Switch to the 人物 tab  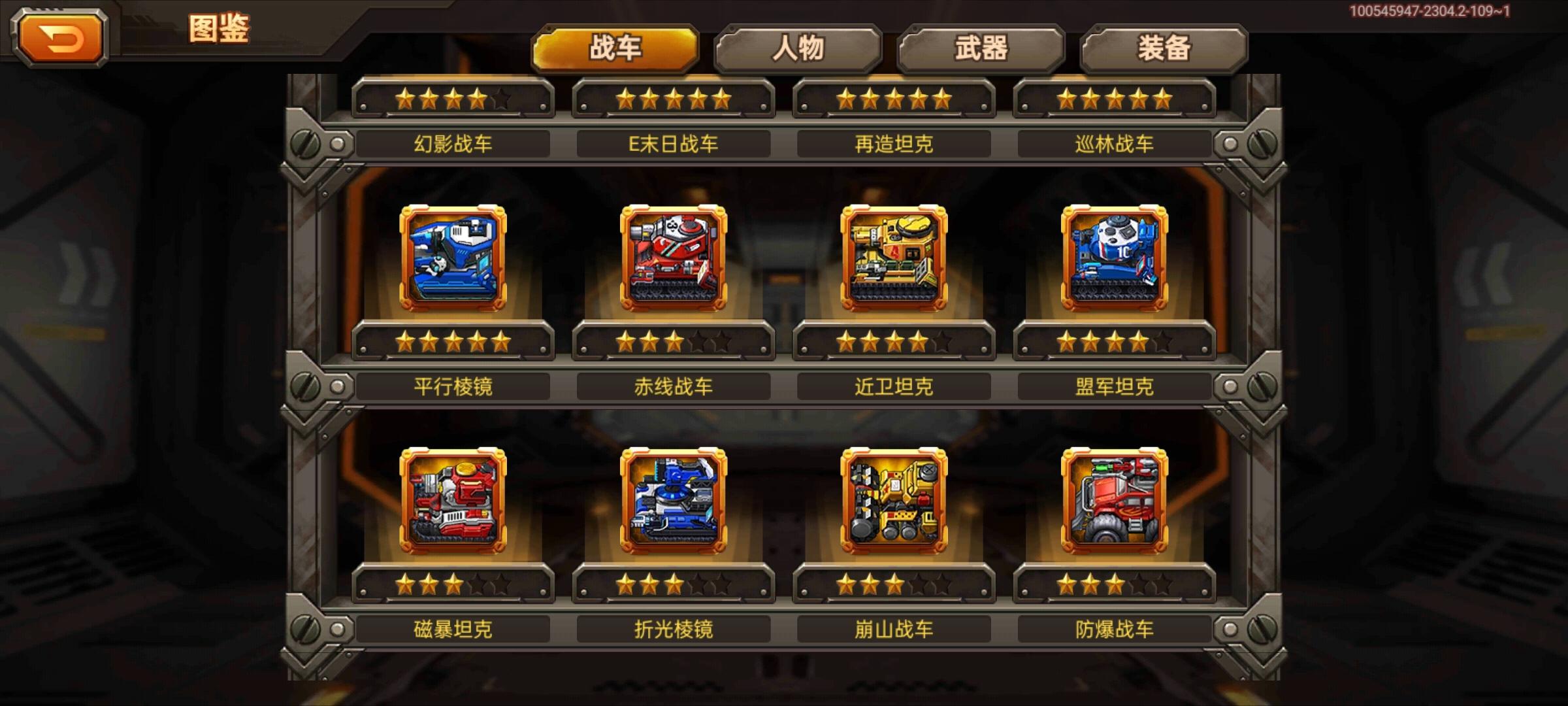[800, 47]
